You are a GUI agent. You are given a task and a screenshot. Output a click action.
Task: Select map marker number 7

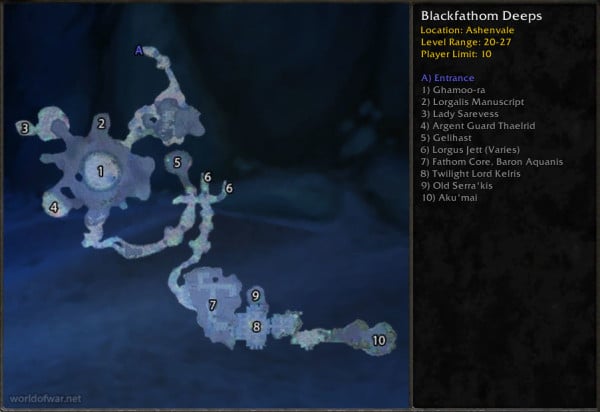coord(212,305)
